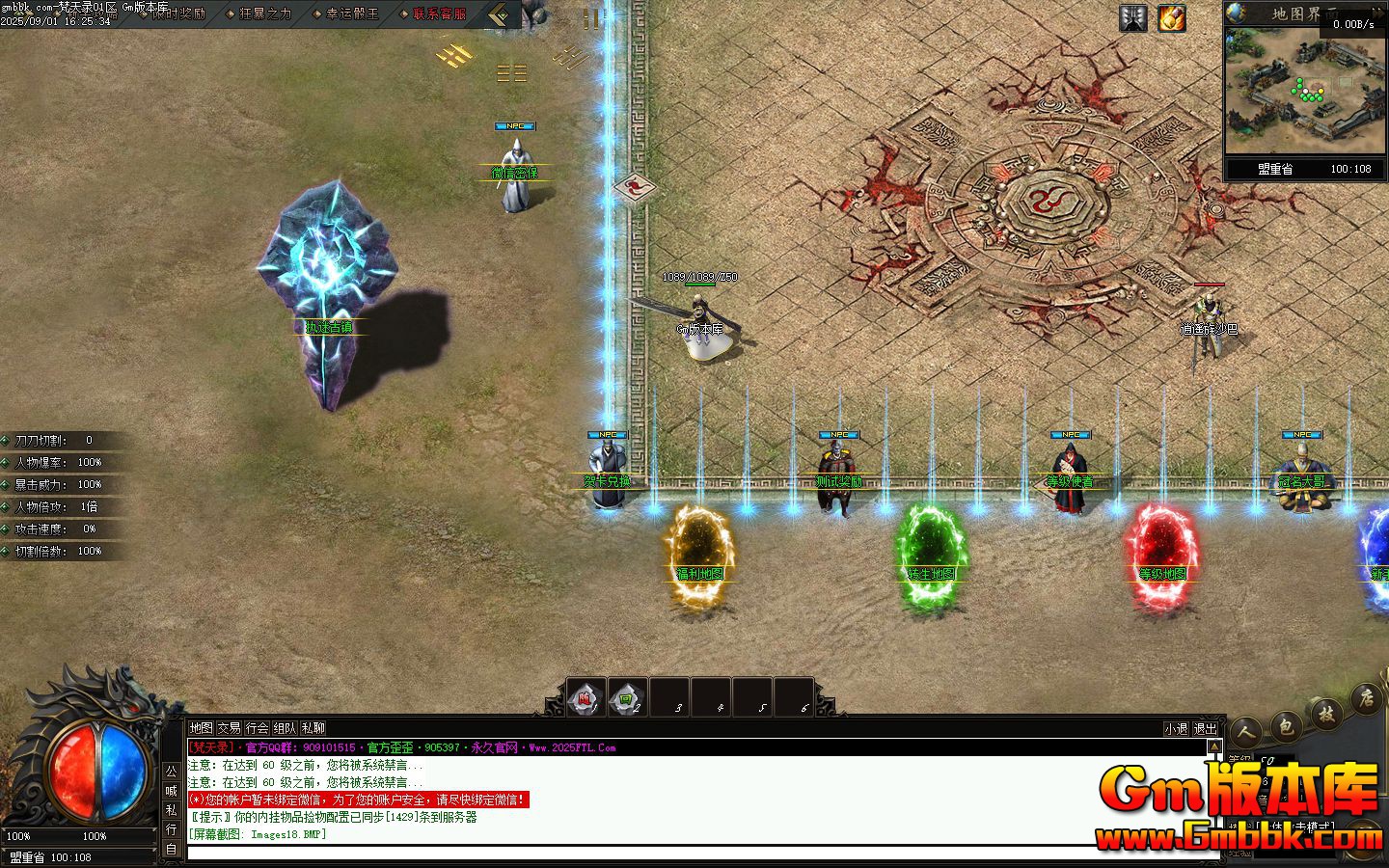This screenshot has width=1389, height=868.
Task: Toggle the 行 guild chat channel
Action: [x=171, y=827]
